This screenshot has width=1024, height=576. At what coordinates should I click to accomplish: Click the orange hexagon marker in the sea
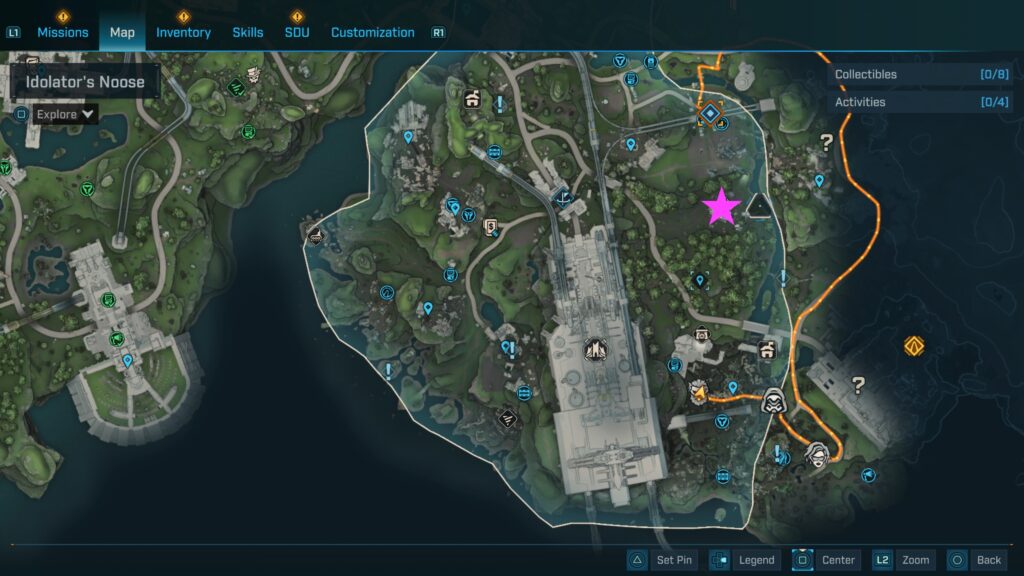[913, 346]
